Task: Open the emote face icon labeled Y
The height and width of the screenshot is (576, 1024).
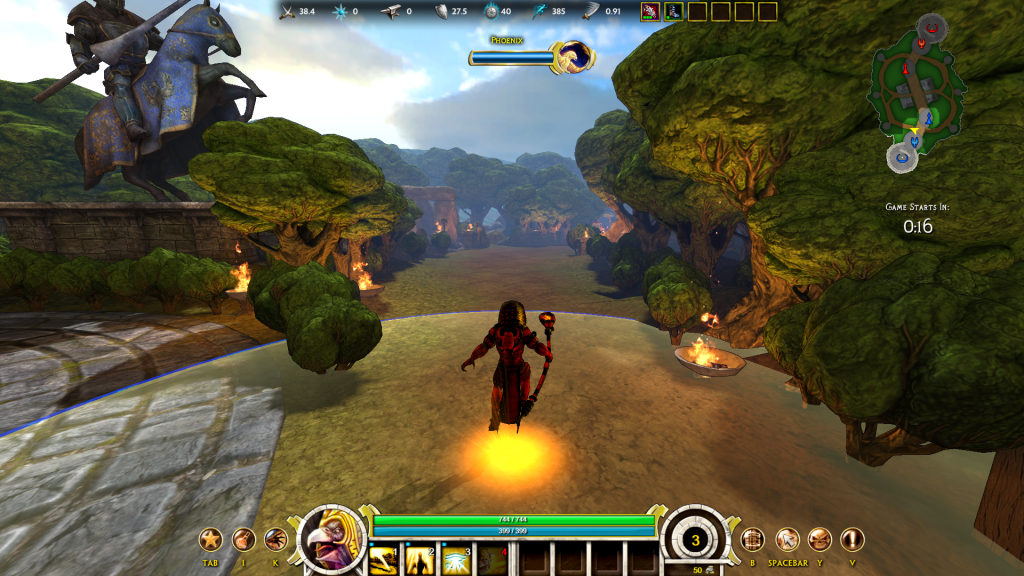Action: [820, 540]
